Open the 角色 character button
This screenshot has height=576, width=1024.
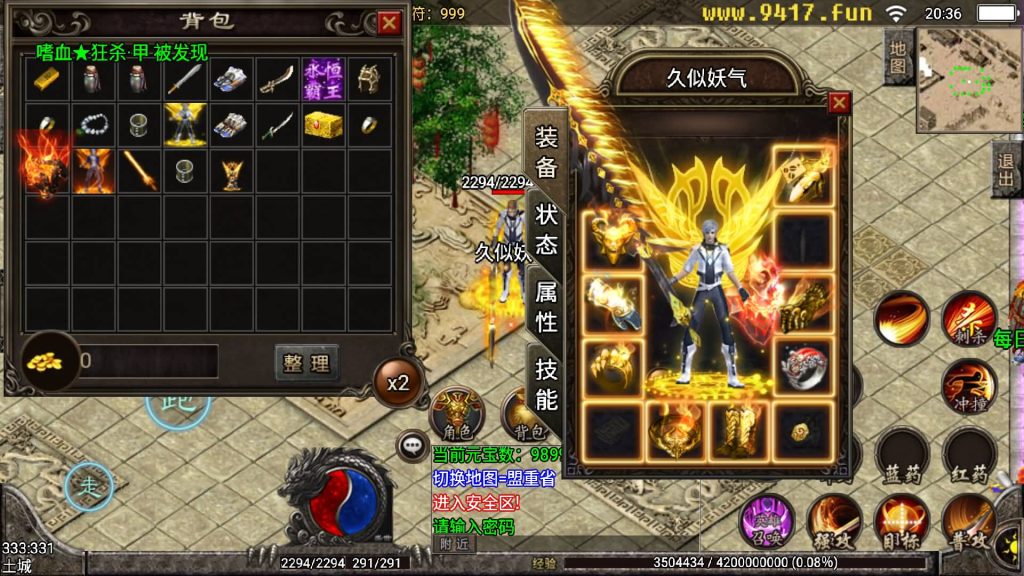[x=457, y=413]
